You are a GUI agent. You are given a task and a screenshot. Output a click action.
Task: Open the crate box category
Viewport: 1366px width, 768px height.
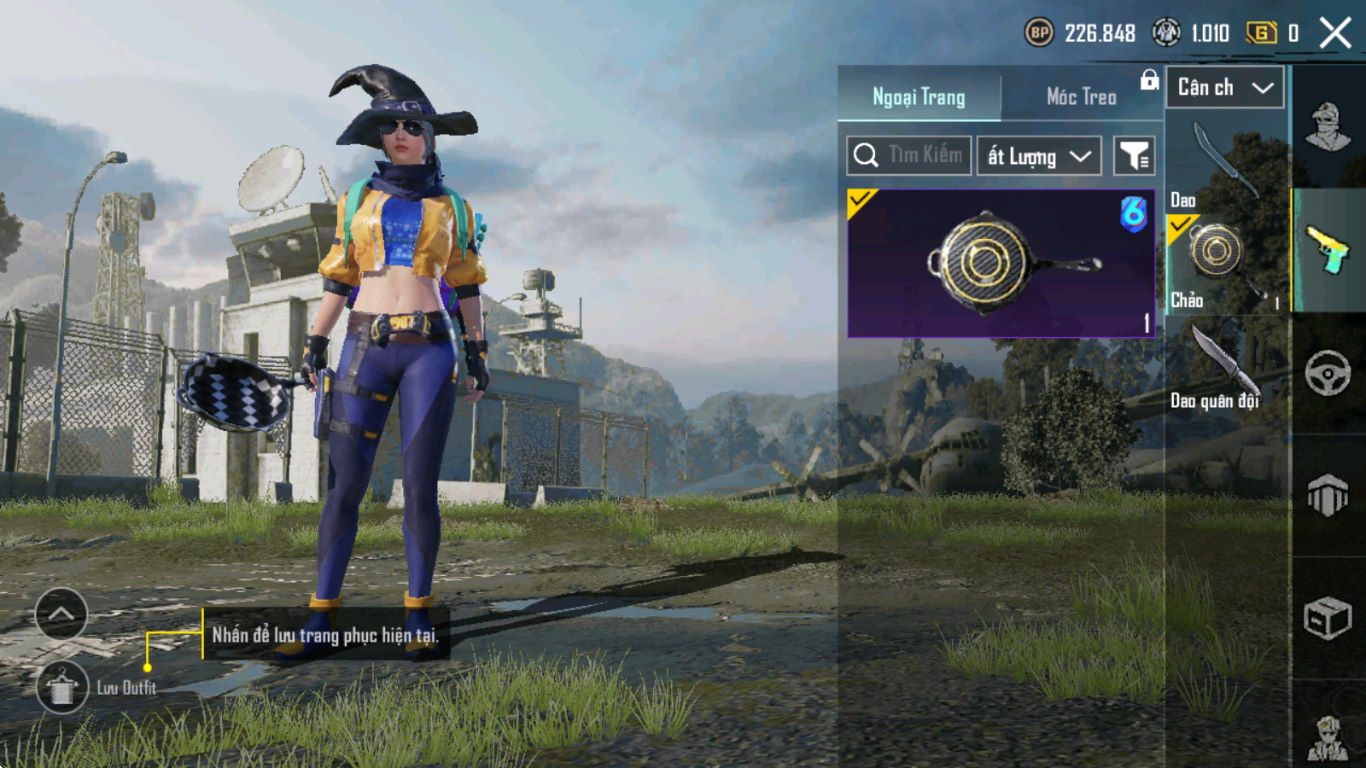1329,618
